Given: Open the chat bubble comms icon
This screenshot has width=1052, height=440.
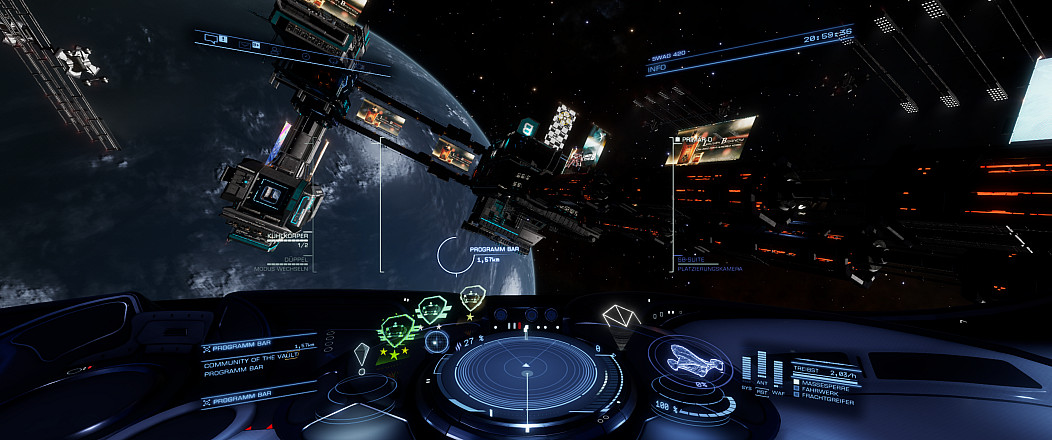Looking at the screenshot, I should tap(211, 37).
